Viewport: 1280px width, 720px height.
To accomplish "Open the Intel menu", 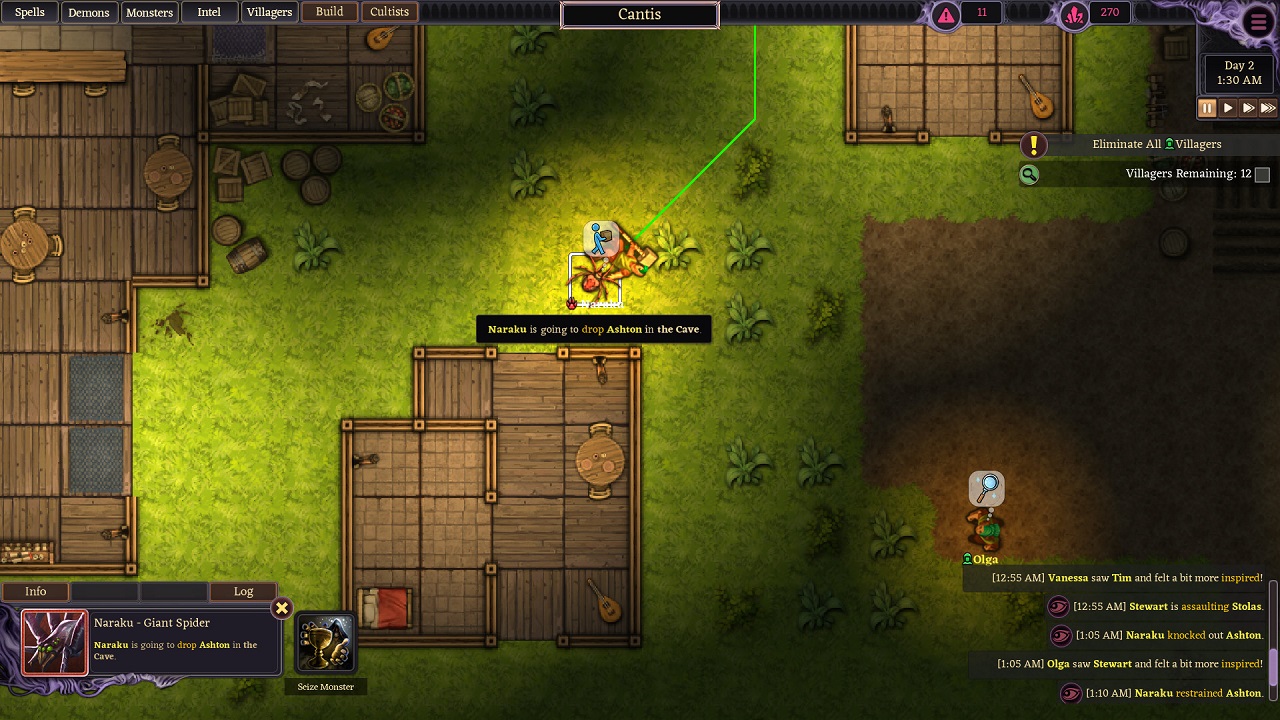I will [209, 12].
